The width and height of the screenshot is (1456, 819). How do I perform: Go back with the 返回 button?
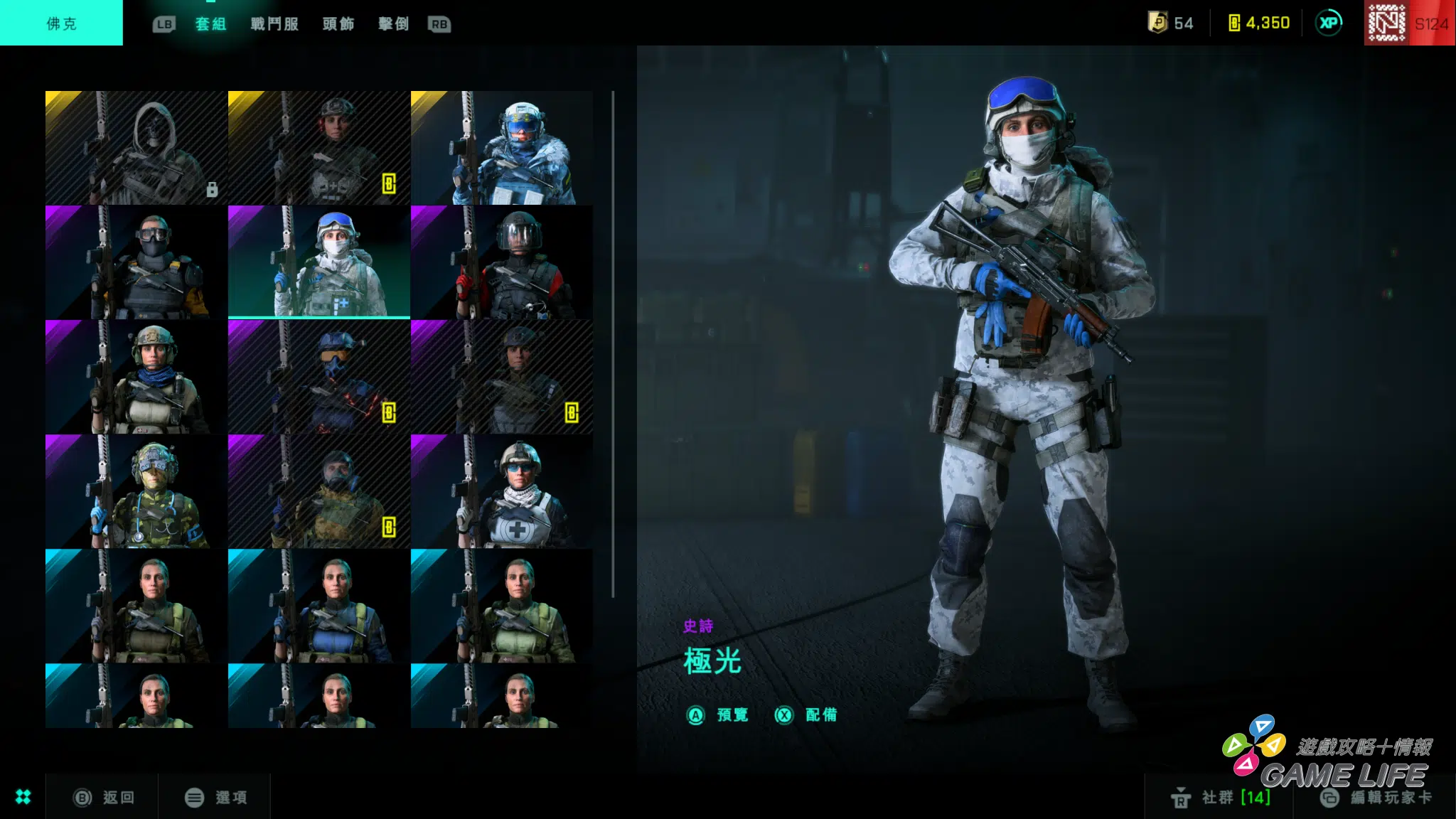[x=104, y=798]
